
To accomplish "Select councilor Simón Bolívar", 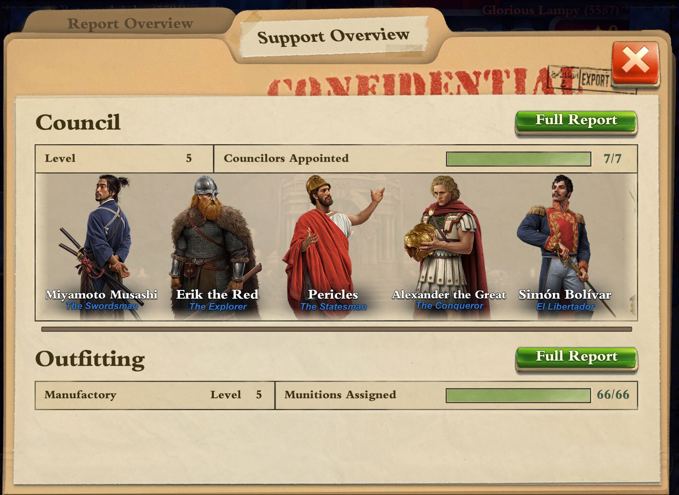I will click(x=559, y=246).
